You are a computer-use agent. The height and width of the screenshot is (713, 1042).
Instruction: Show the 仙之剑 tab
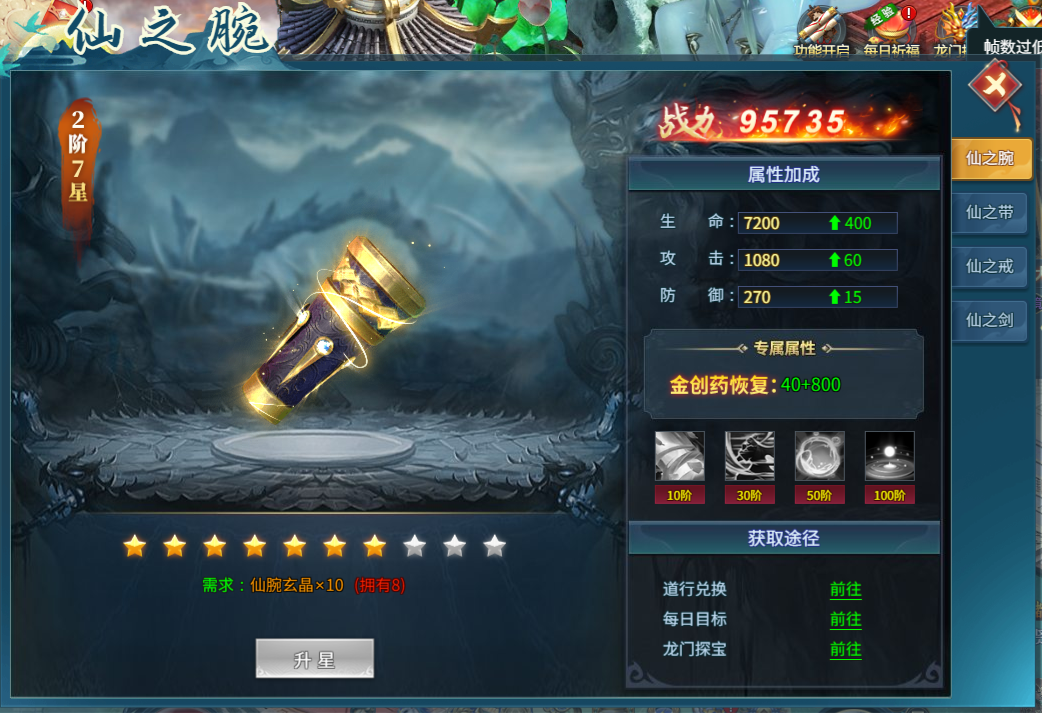989,320
